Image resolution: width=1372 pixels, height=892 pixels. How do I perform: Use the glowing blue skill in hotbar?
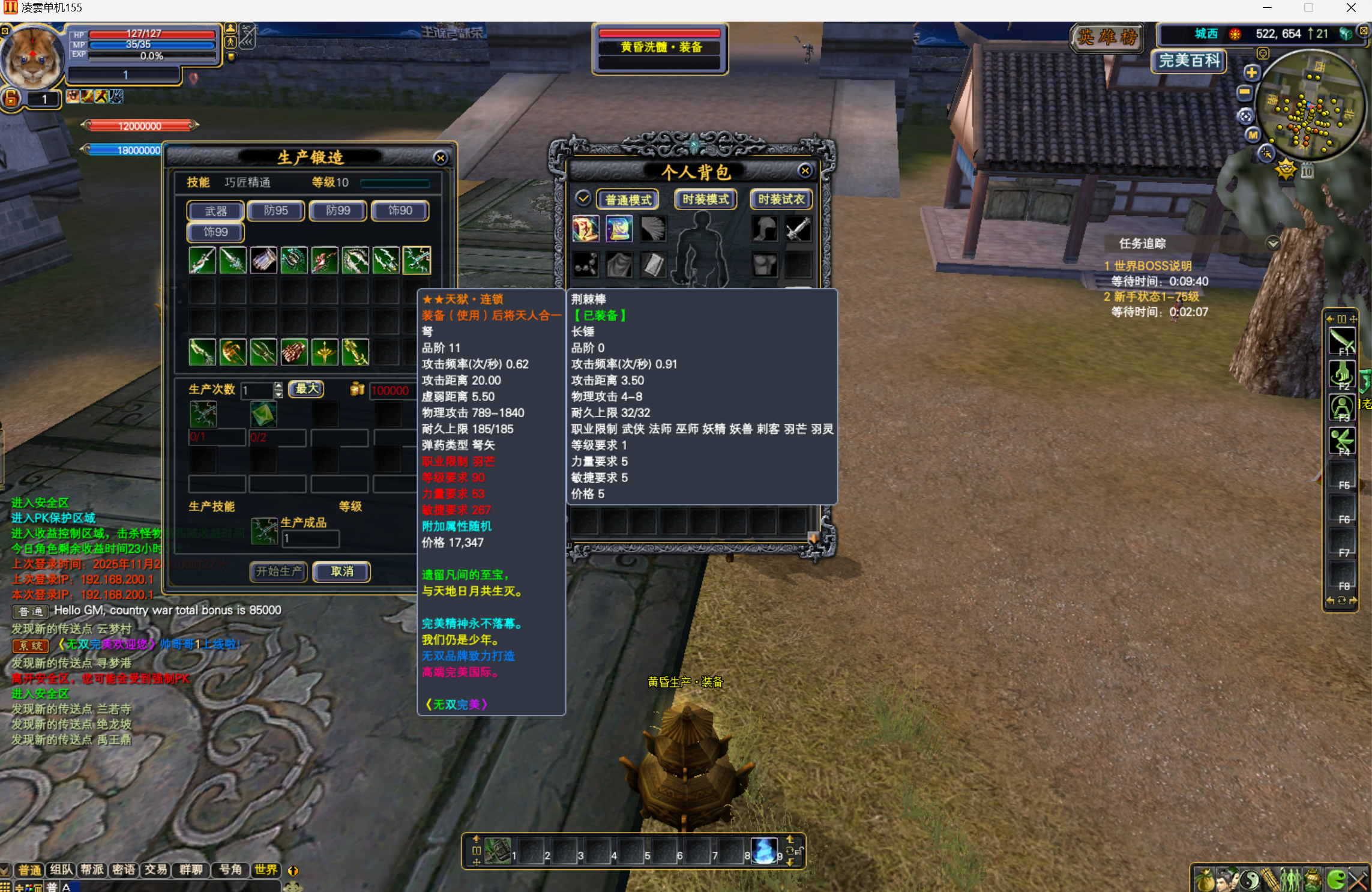coord(763,851)
